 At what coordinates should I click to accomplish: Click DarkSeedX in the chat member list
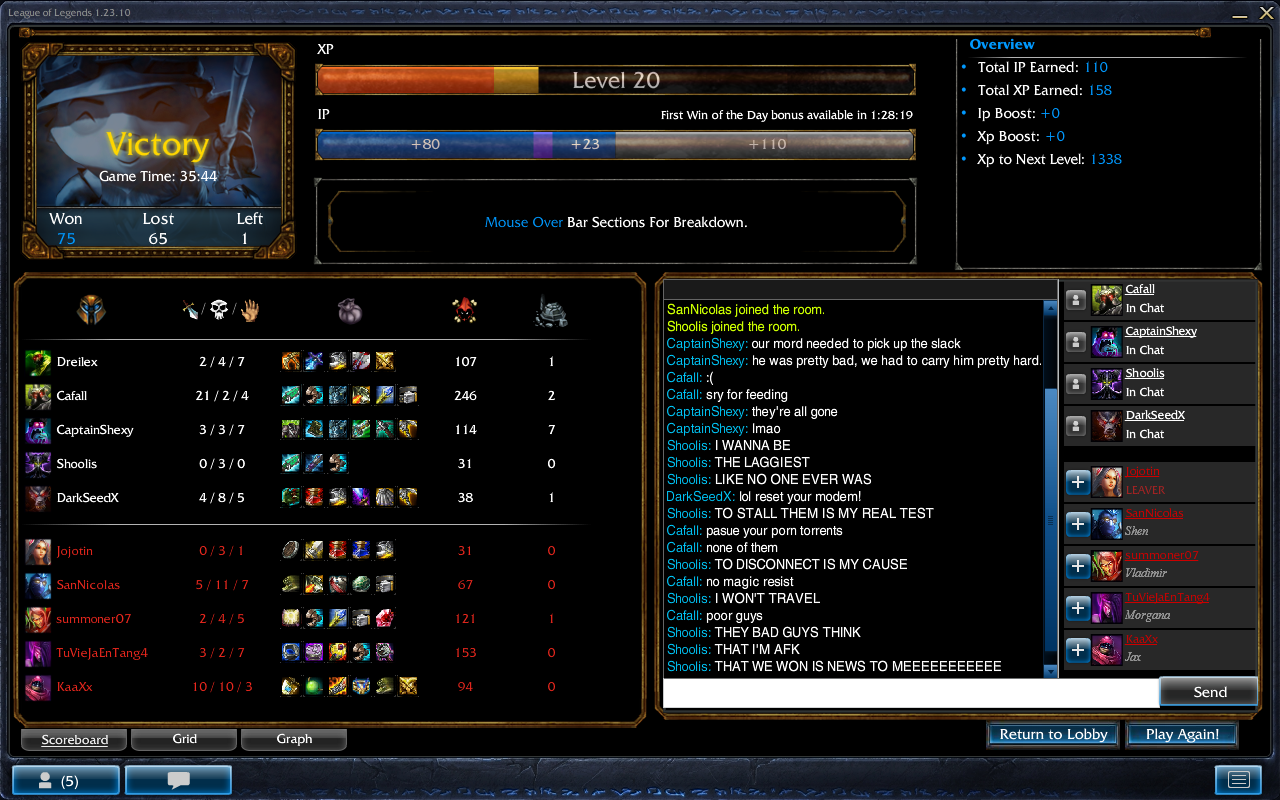point(1155,415)
